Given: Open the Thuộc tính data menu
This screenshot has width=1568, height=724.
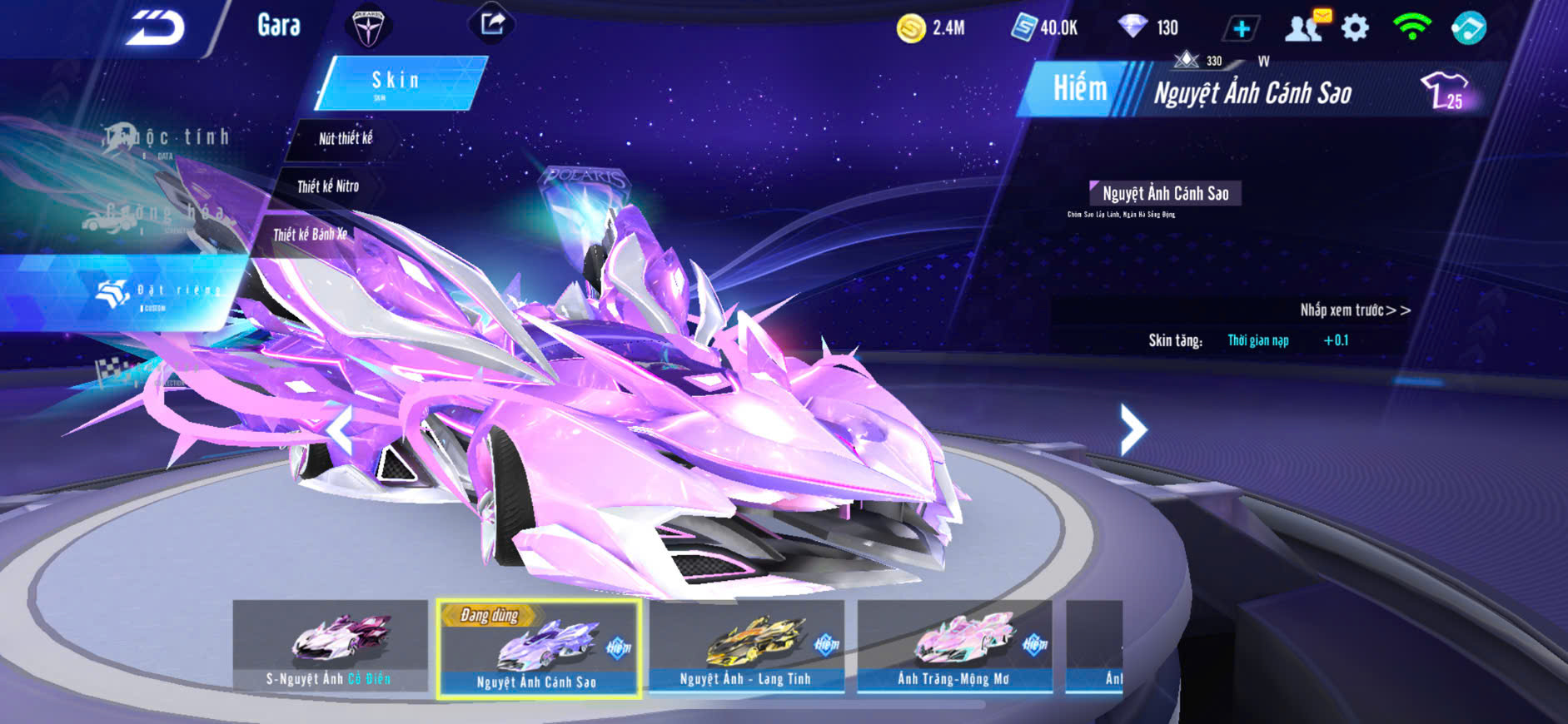Looking at the screenshot, I should [167, 140].
